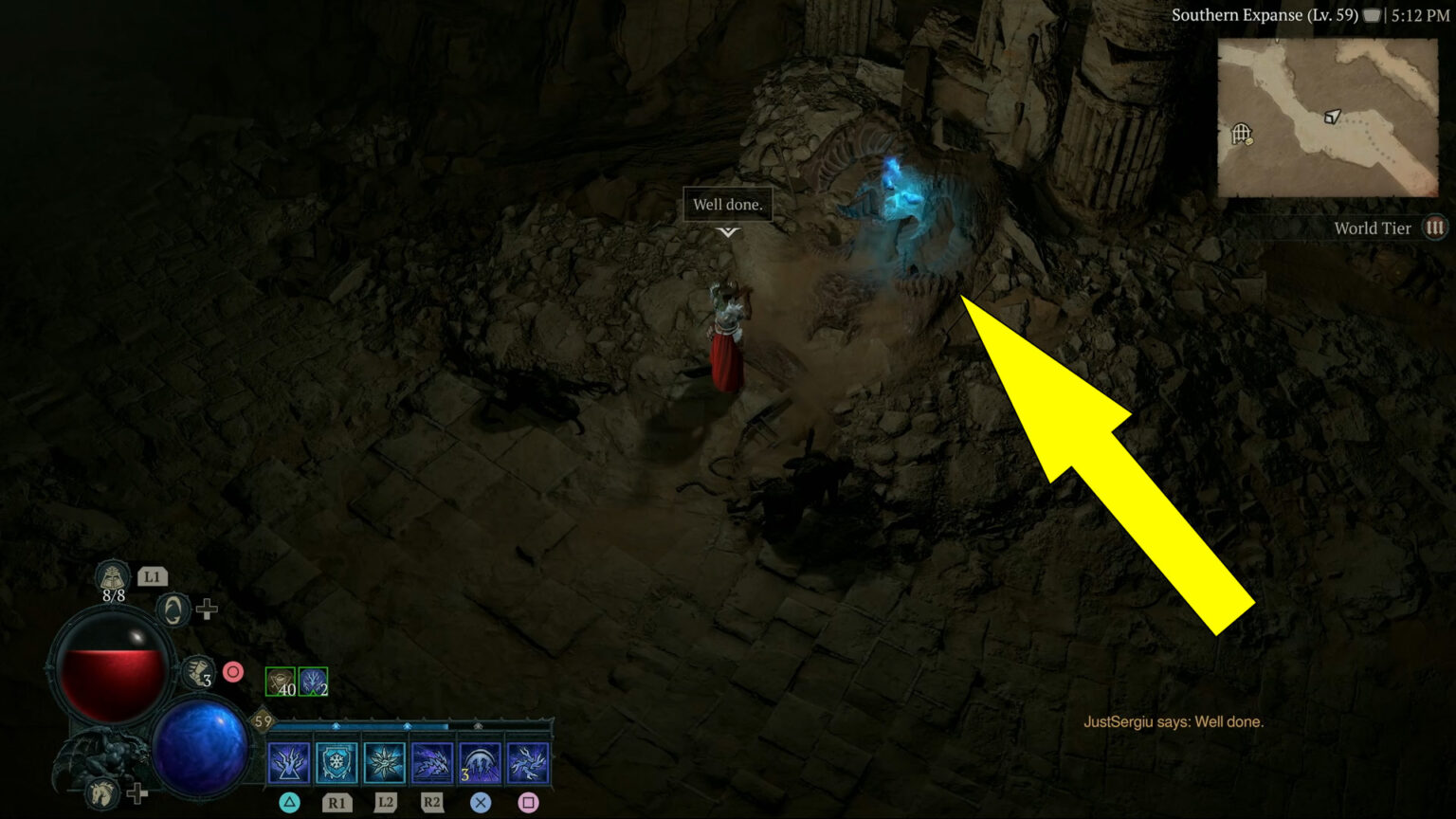
Task: Activate the Evade ability icon
Action: 173,609
